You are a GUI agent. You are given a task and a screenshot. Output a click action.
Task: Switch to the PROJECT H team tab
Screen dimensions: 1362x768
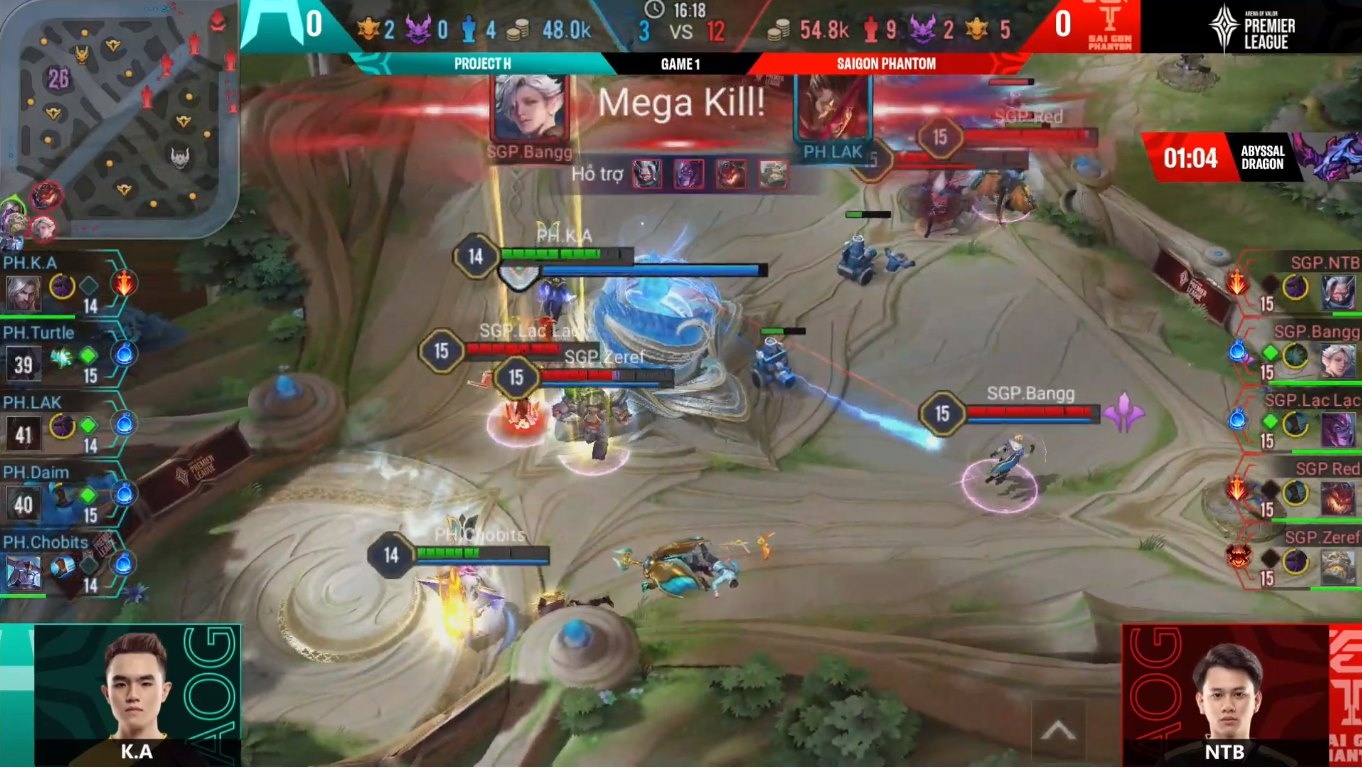482,62
